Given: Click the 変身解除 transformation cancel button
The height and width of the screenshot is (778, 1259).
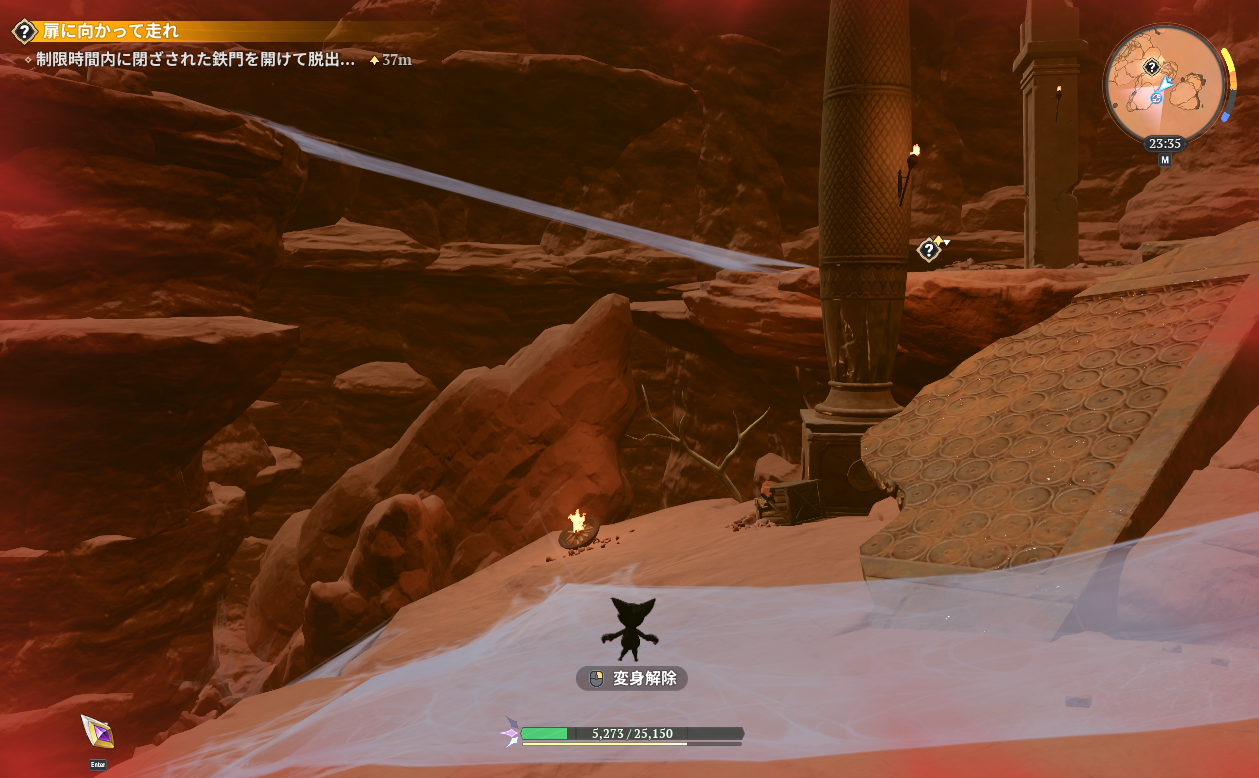Looking at the screenshot, I should tap(632, 678).
